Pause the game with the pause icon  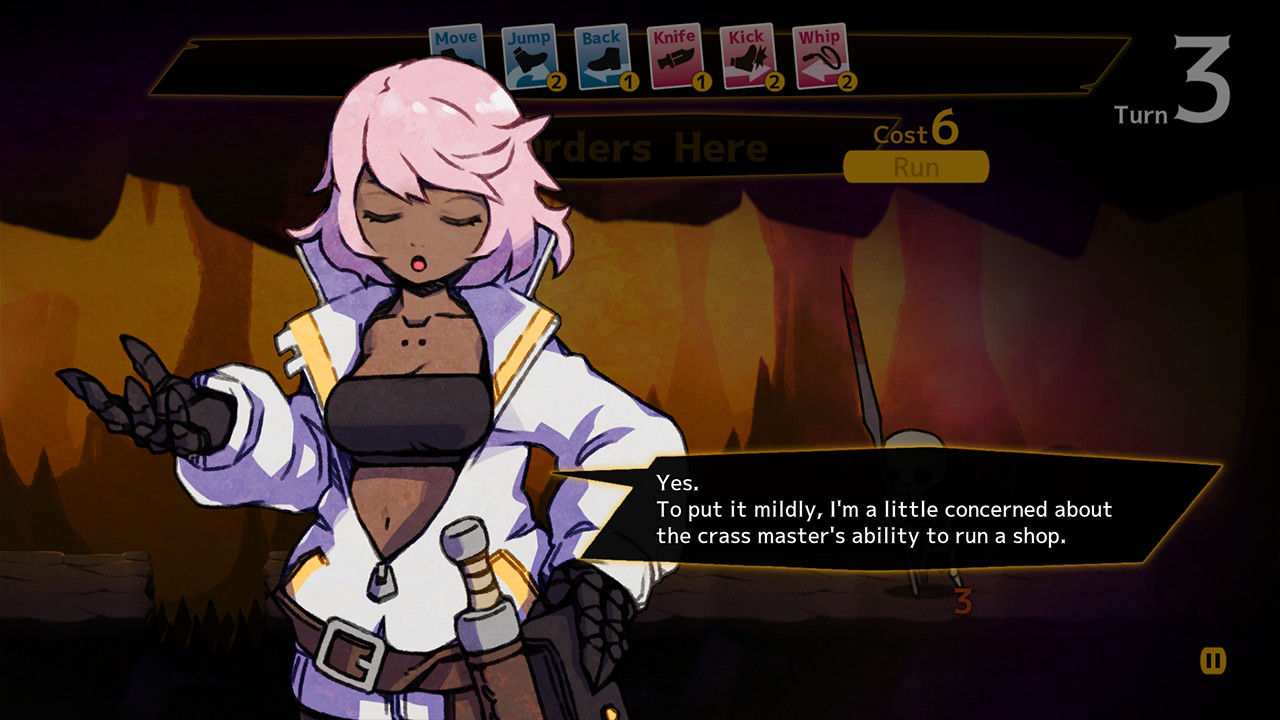pyautogui.click(x=1213, y=660)
